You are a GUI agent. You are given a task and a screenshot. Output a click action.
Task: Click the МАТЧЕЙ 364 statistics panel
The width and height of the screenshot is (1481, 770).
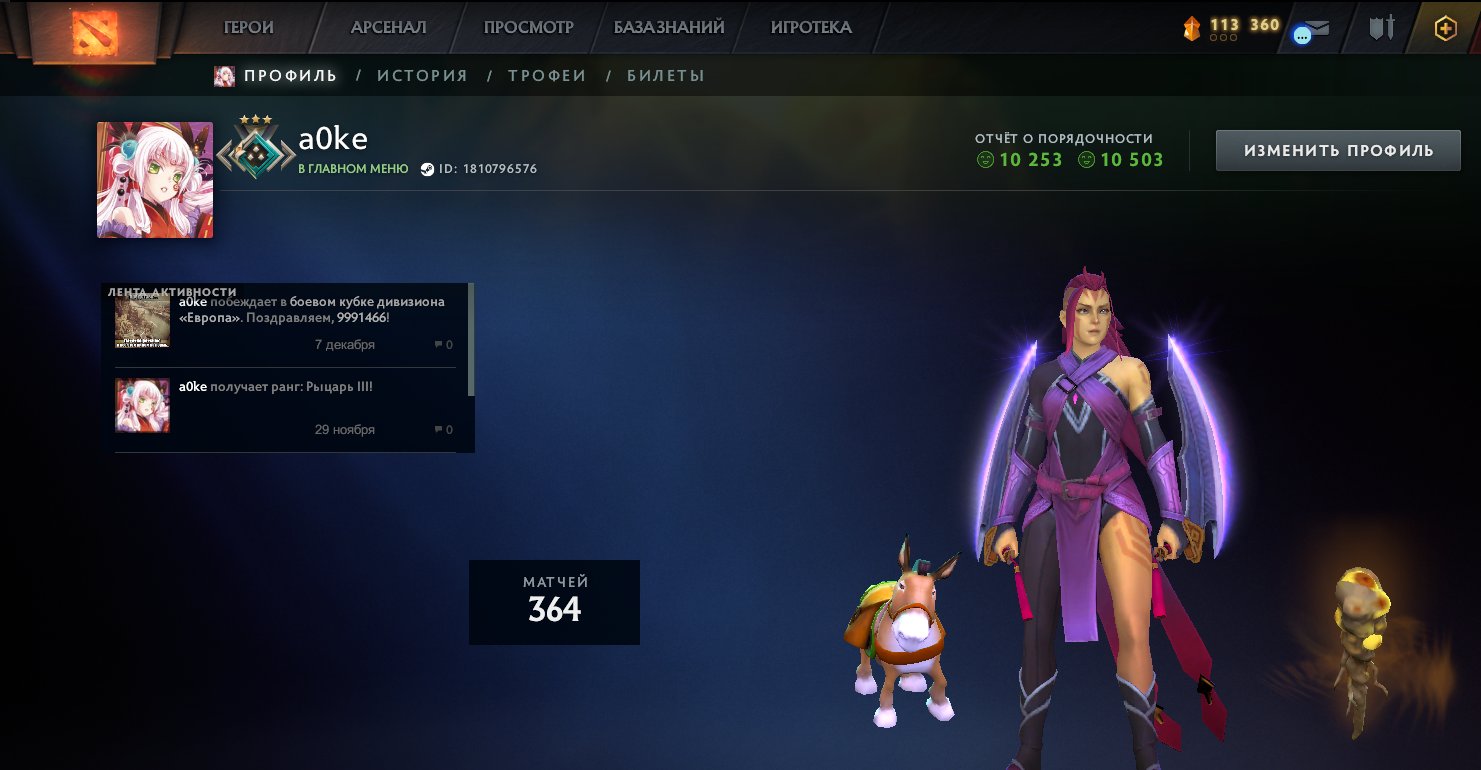coord(554,601)
